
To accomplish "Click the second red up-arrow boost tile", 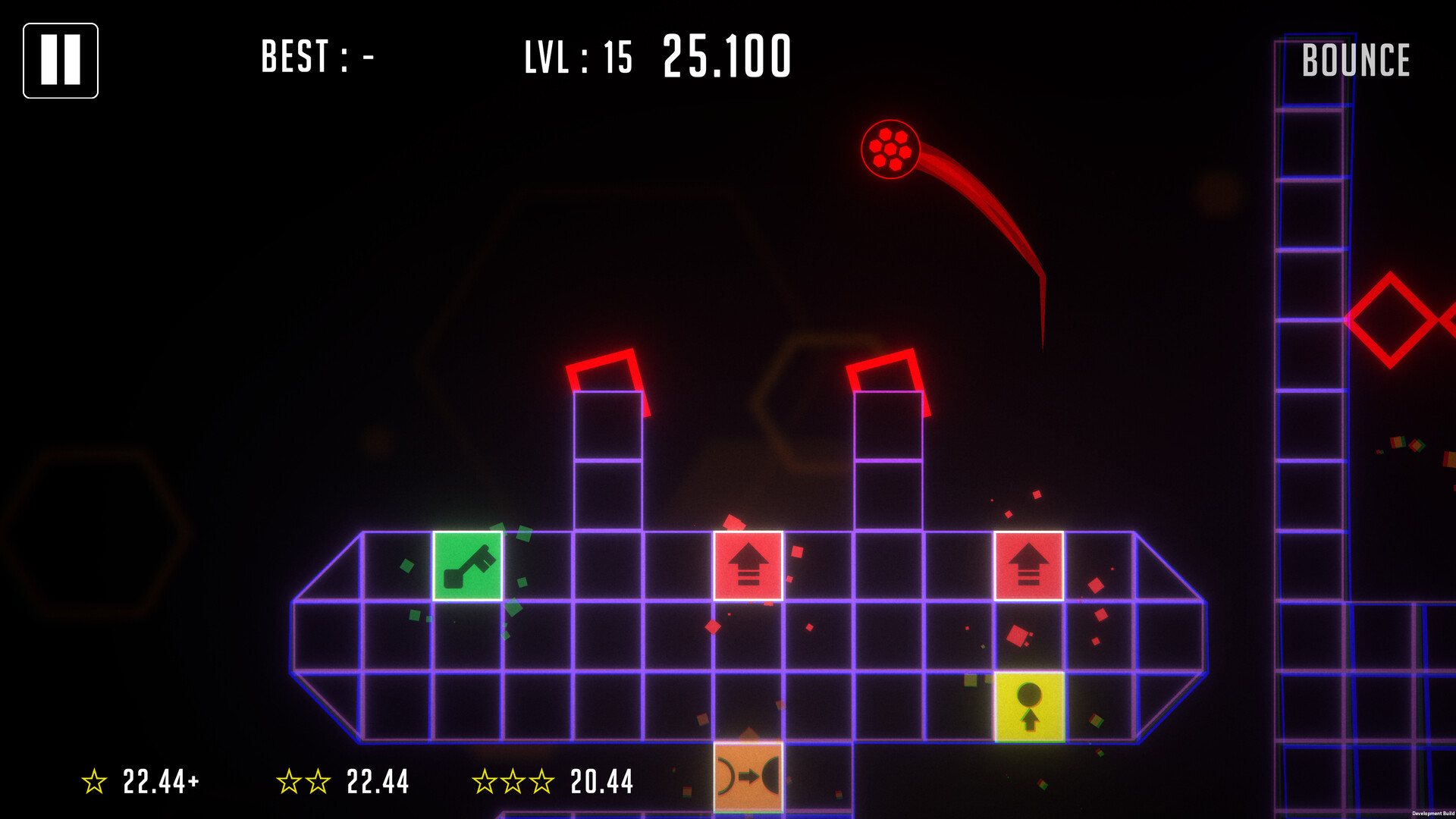I will 1028,565.
